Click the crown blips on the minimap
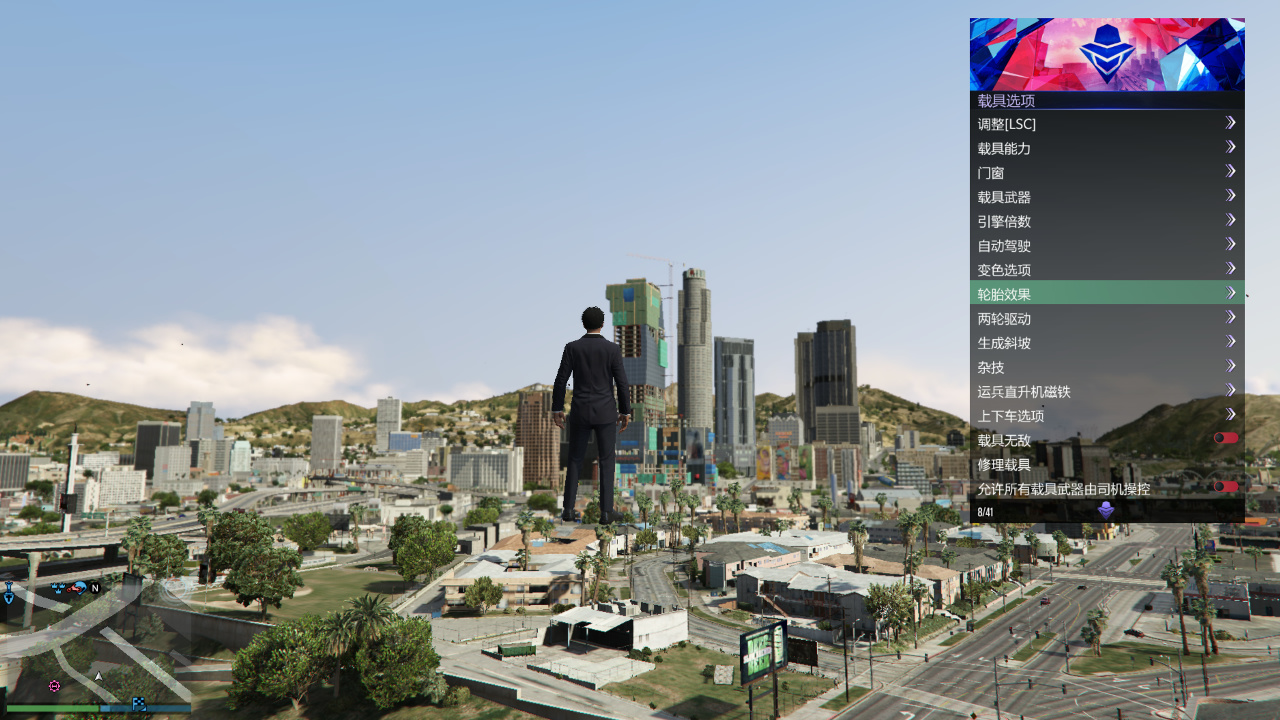The height and width of the screenshot is (720, 1280). [57, 588]
